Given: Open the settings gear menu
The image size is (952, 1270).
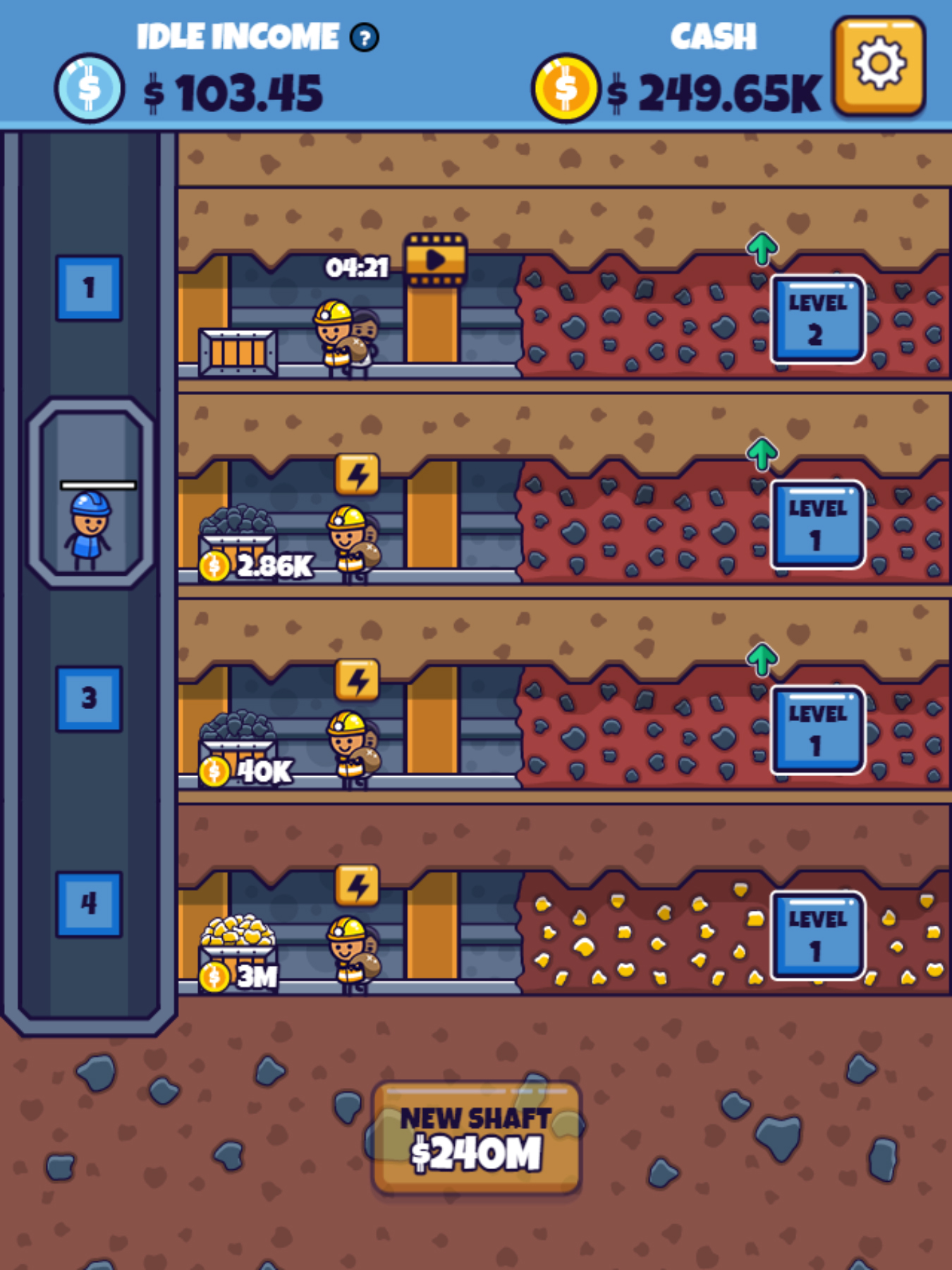Looking at the screenshot, I should [x=877, y=64].
